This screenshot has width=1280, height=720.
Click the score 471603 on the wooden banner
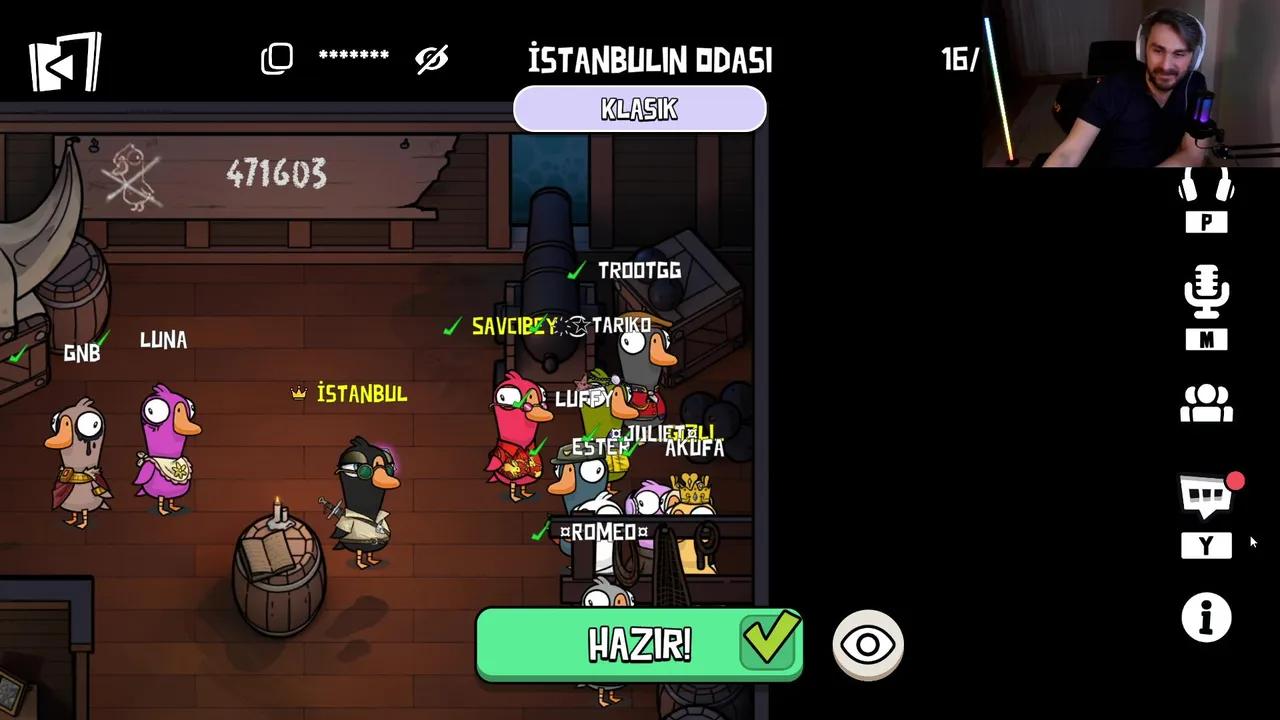tap(278, 172)
